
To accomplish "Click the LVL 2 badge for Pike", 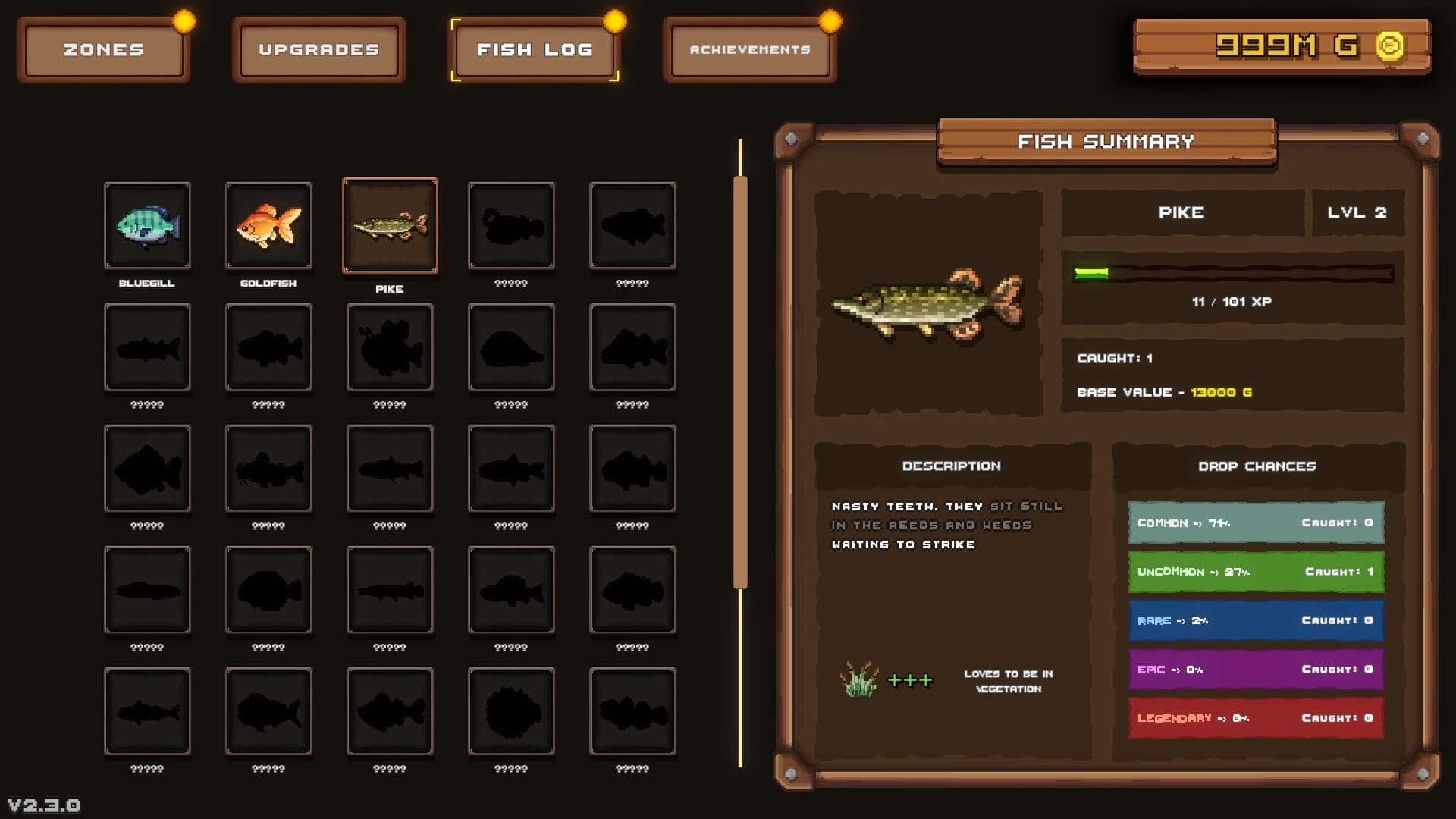I will tap(1358, 212).
